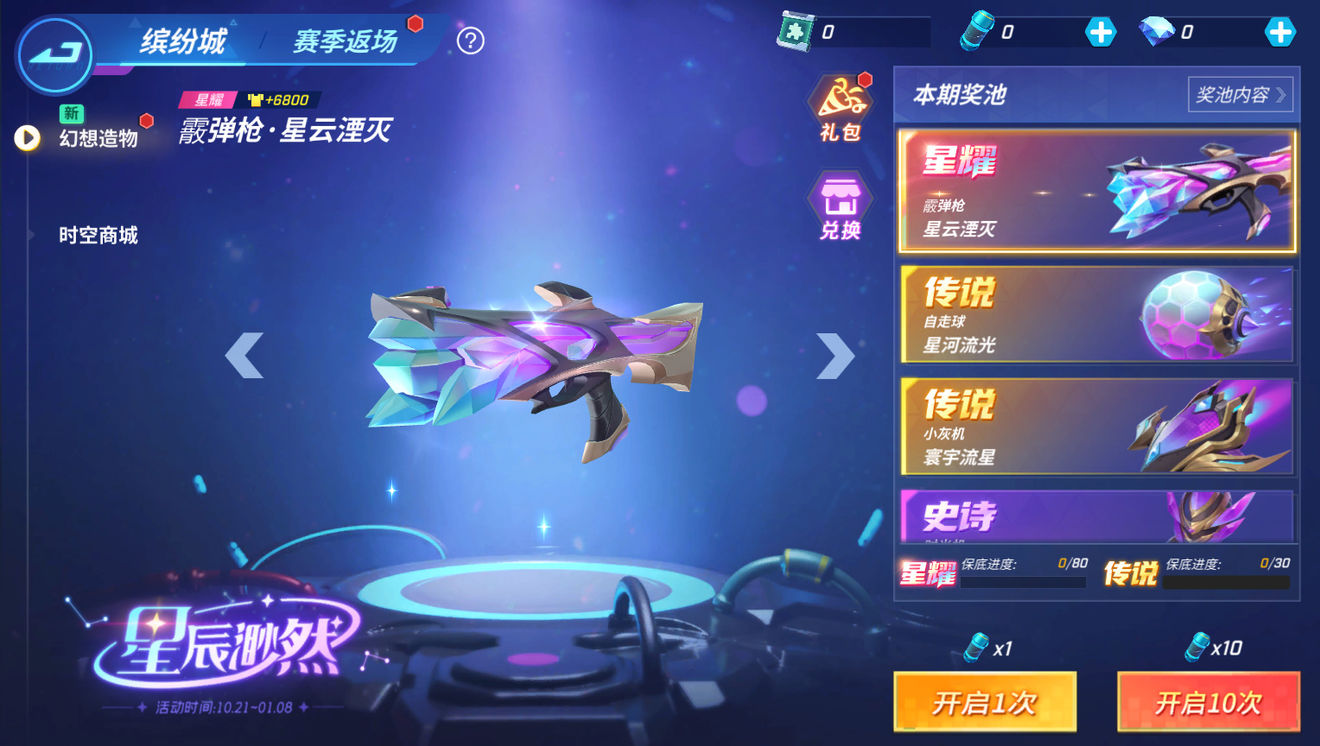
Task: Open the 礼包 gift pack icon
Action: (x=841, y=105)
